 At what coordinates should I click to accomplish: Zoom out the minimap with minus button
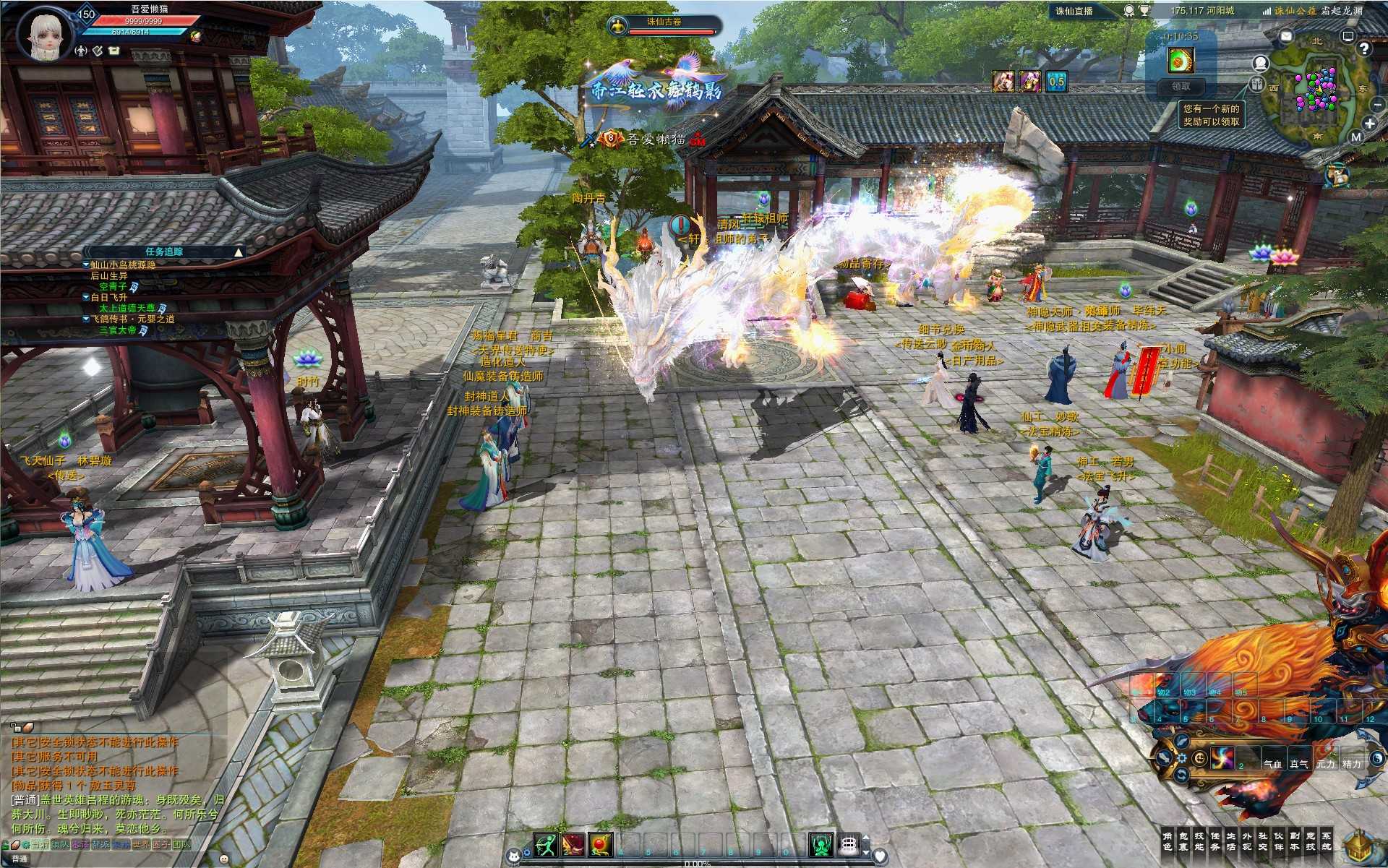(1378, 105)
